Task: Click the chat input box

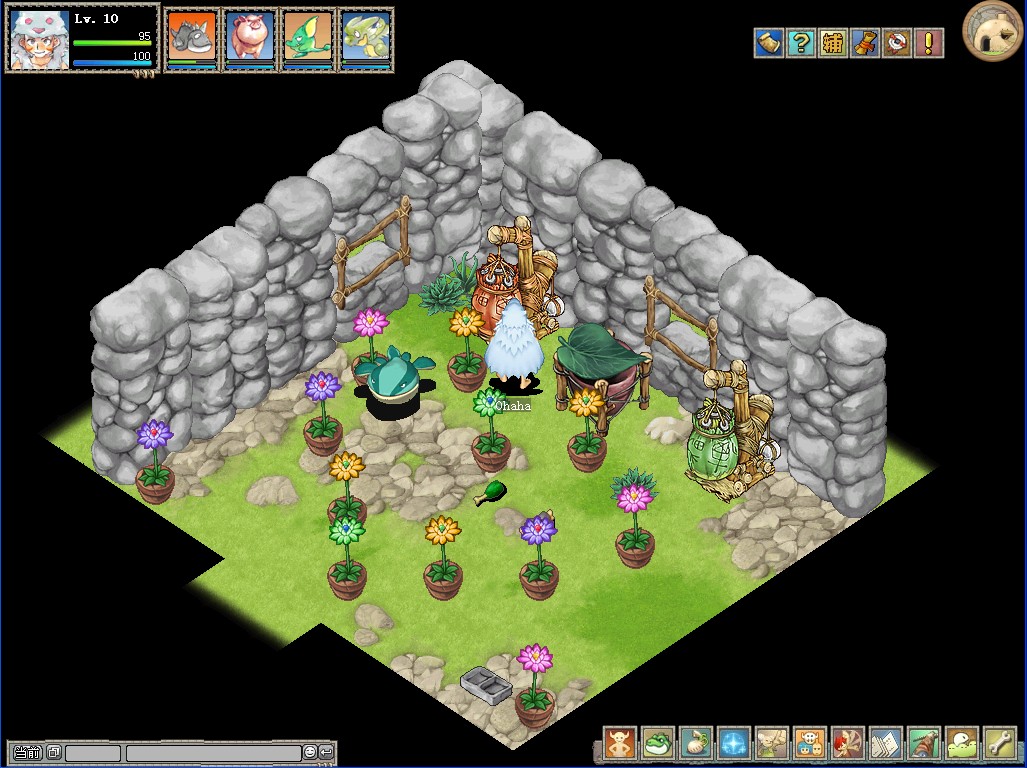Action: tap(213, 752)
